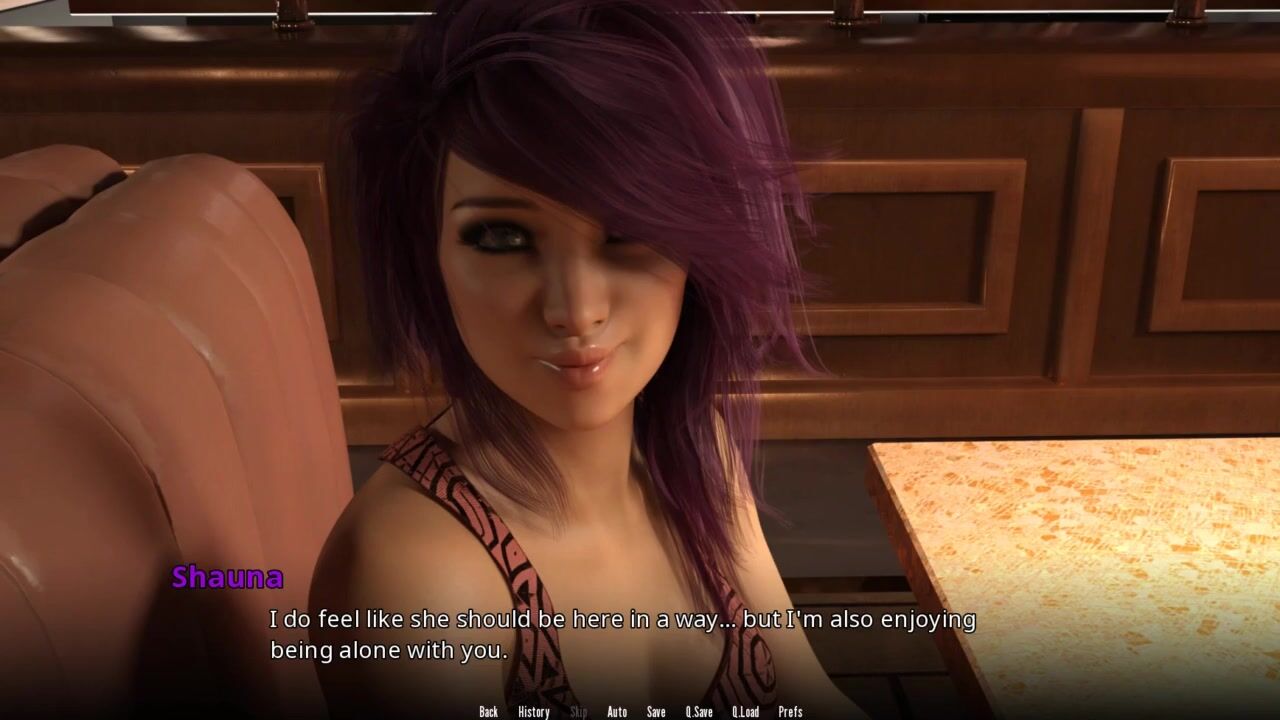Enable Auto-advance for dialogue

[617, 712]
